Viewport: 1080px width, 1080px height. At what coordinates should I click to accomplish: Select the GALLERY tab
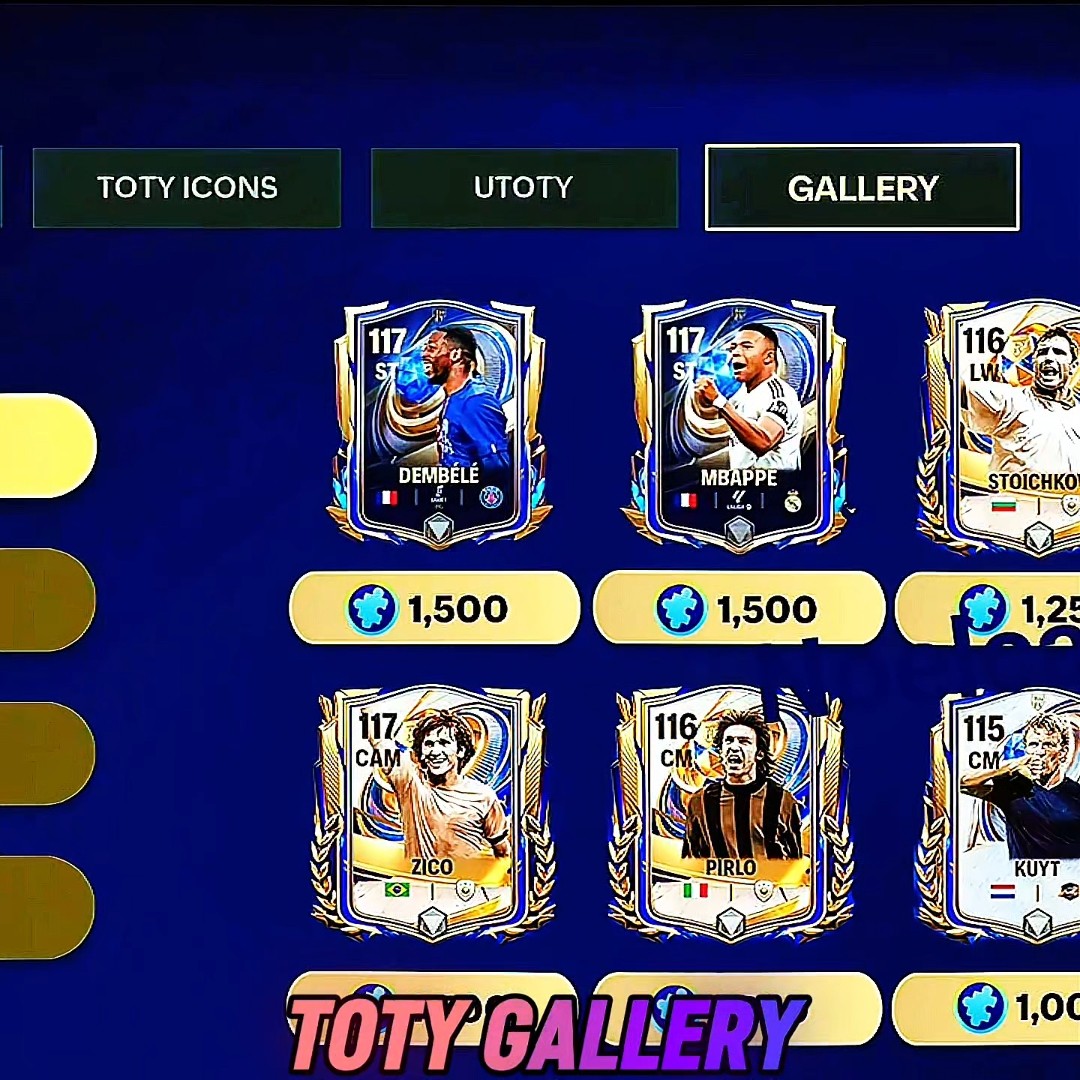[862, 188]
